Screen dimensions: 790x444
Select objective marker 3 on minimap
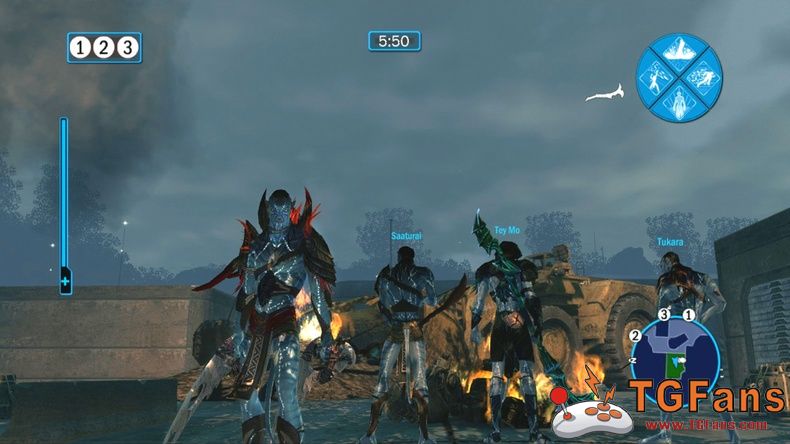pyautogui.click(x=663, y=315)
